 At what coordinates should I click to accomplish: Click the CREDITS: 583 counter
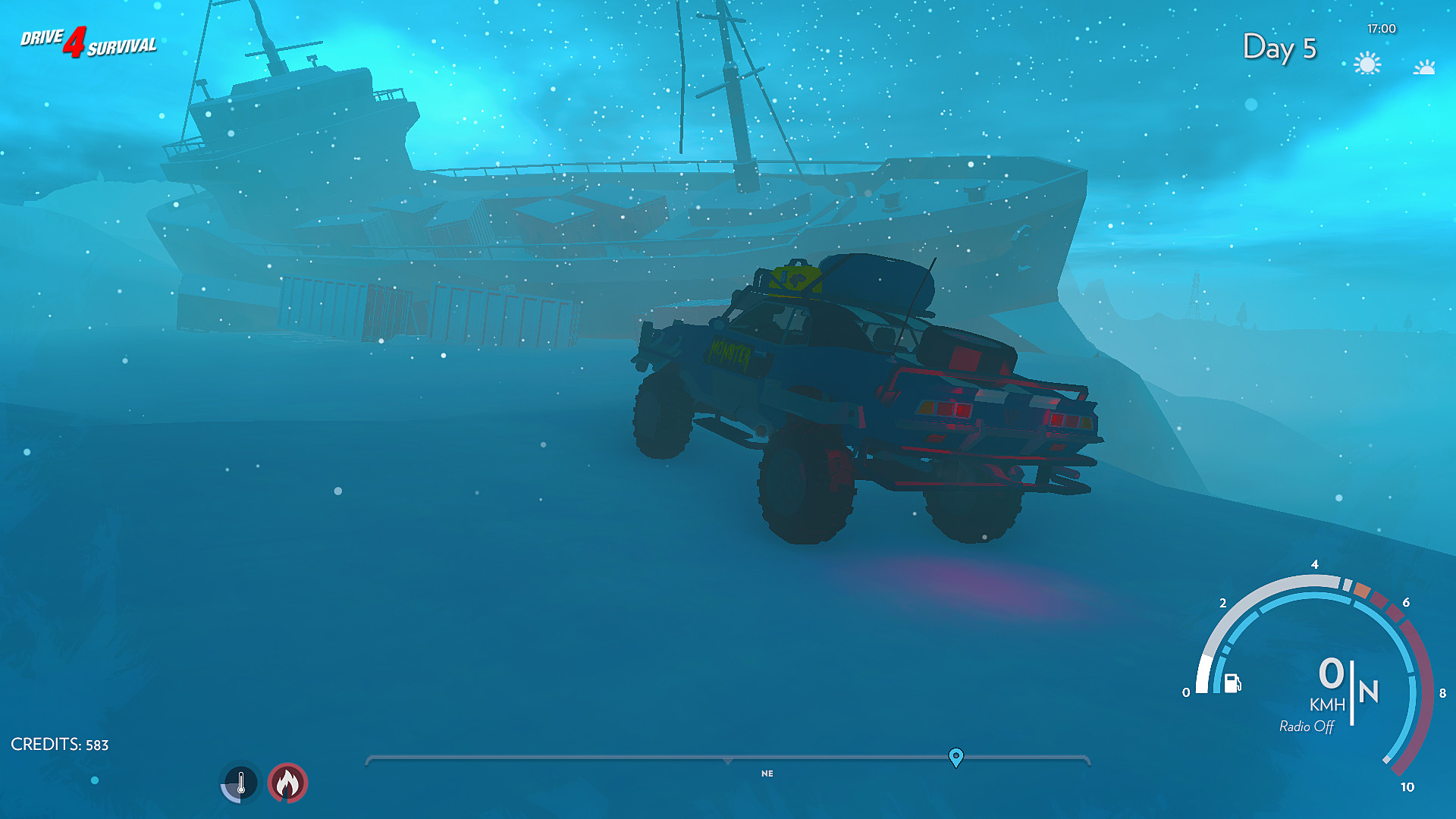tap(59, 744)
